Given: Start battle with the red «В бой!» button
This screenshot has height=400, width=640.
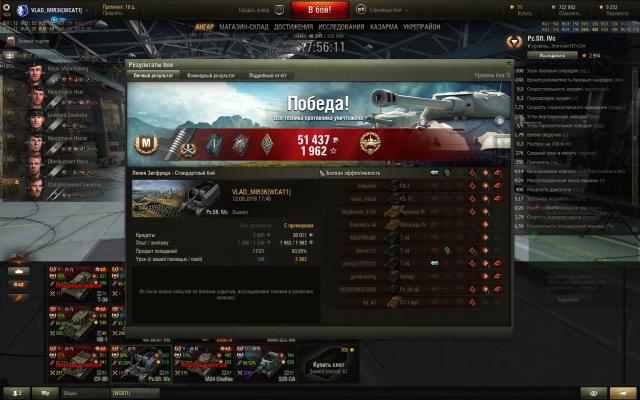Looking at the screenshot, I should point(319,9).
